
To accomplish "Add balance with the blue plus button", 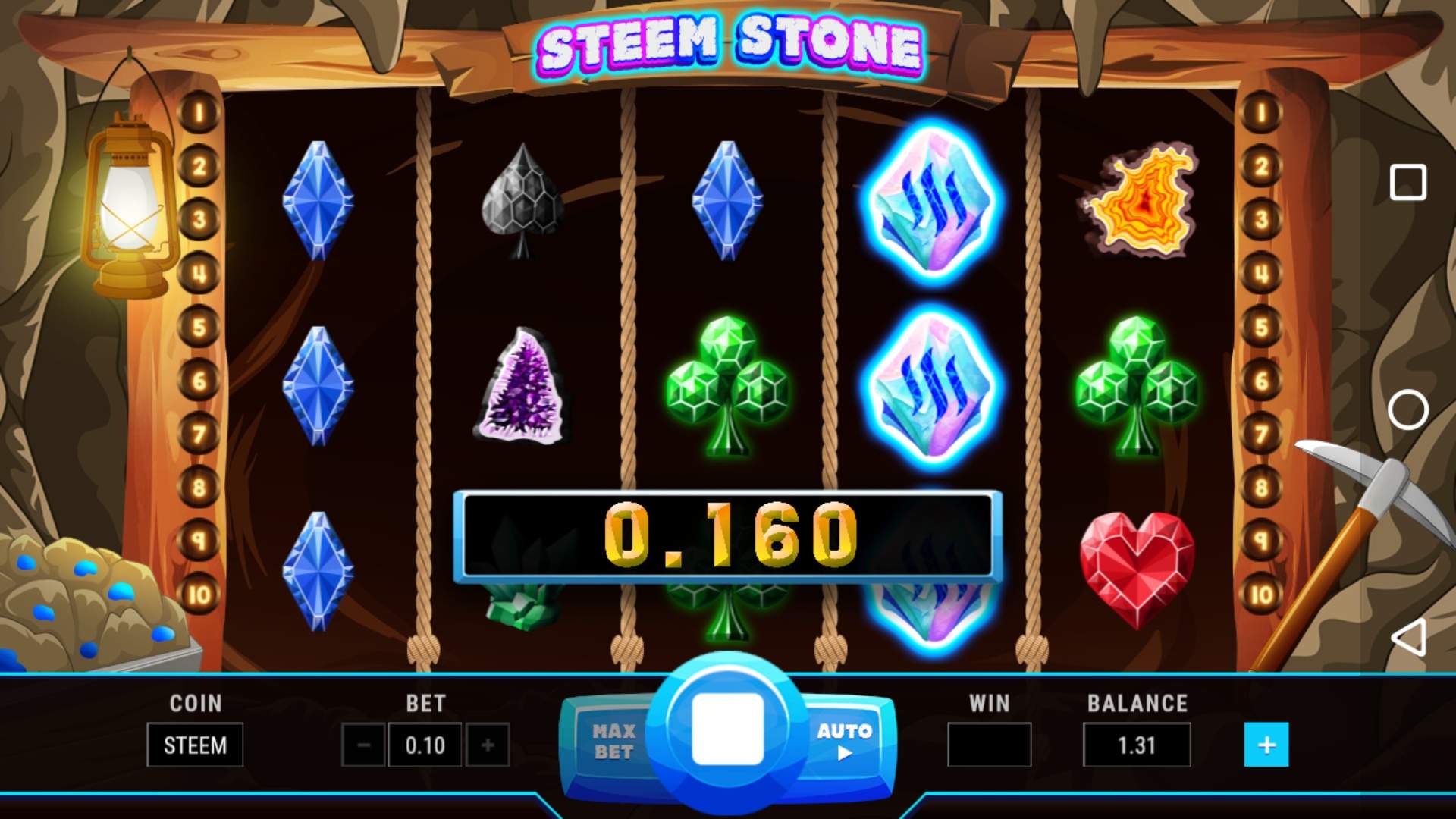I will click(x=1266, y=745).
